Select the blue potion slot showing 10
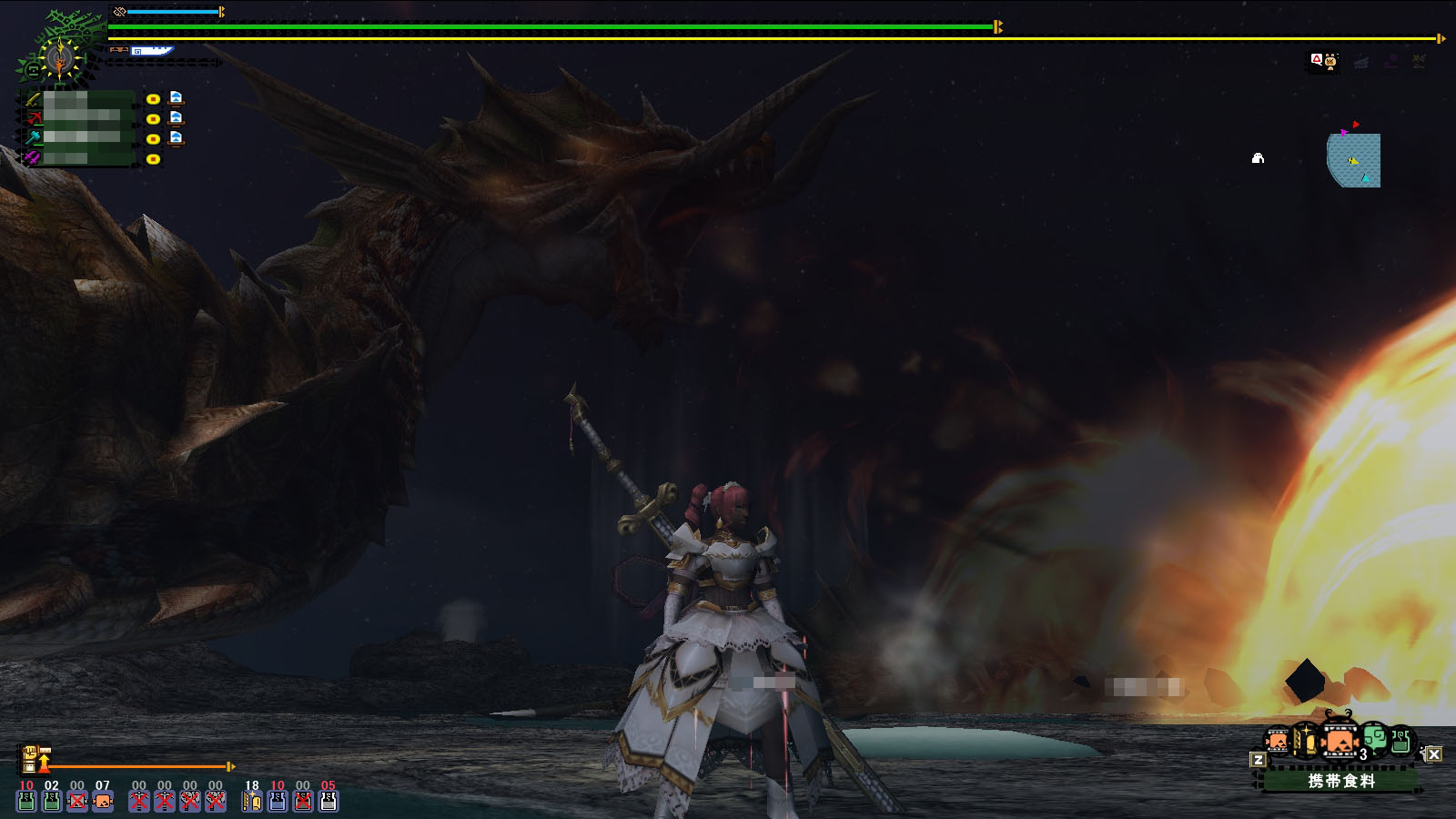This screenshot has height=819, width=1456. [278, 801]
